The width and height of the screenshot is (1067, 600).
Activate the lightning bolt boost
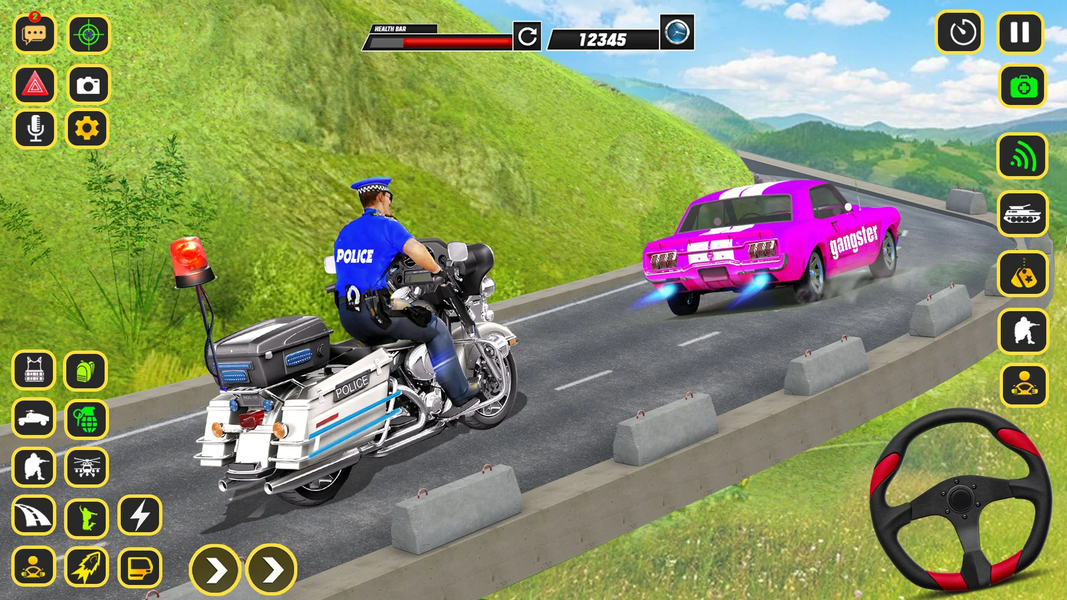[x=140, y=515]
